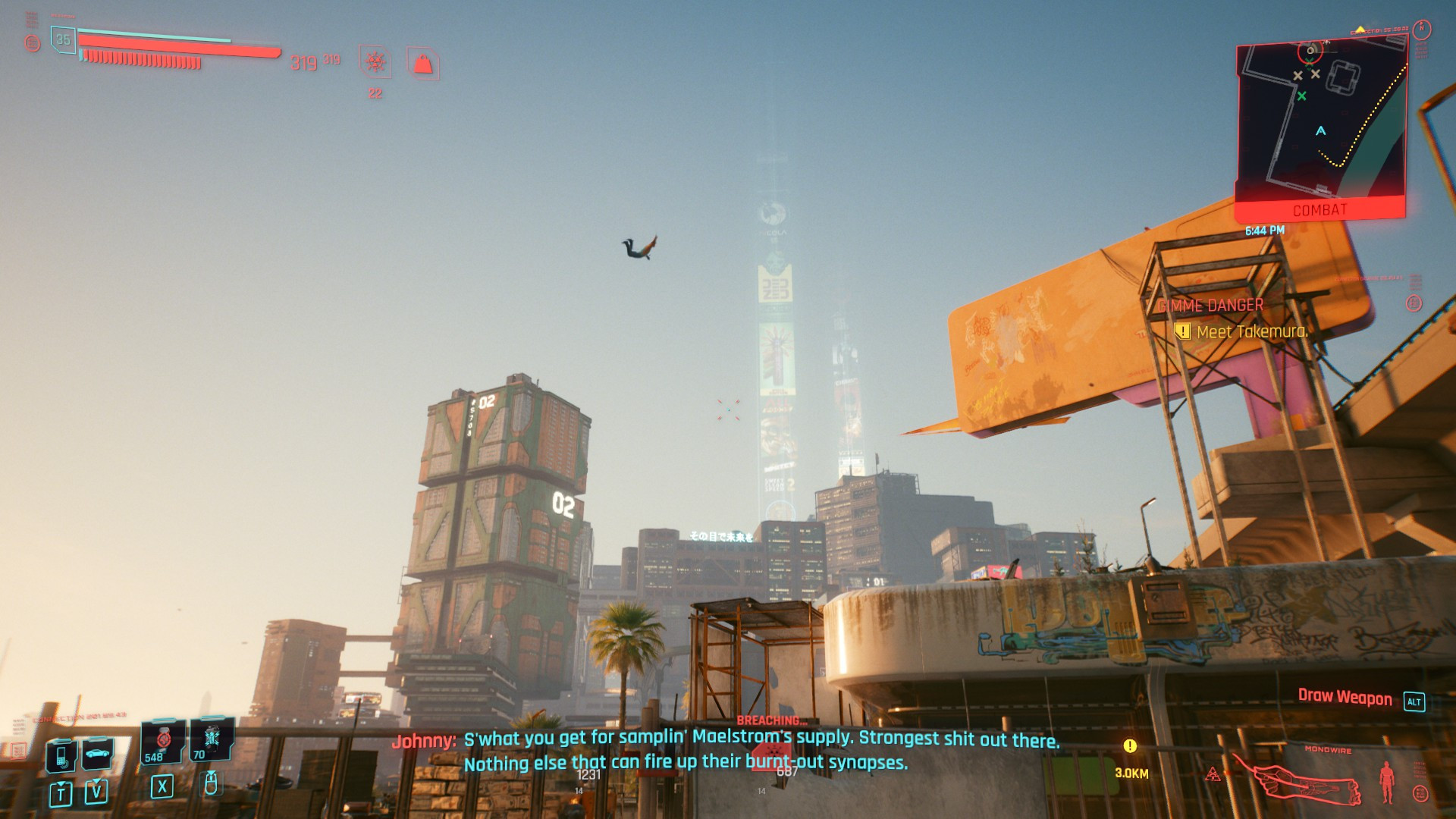Call your vehicle with the car icon
Image resolution: width=1456 pixels, height=819 pixels.
pos(97,754)
